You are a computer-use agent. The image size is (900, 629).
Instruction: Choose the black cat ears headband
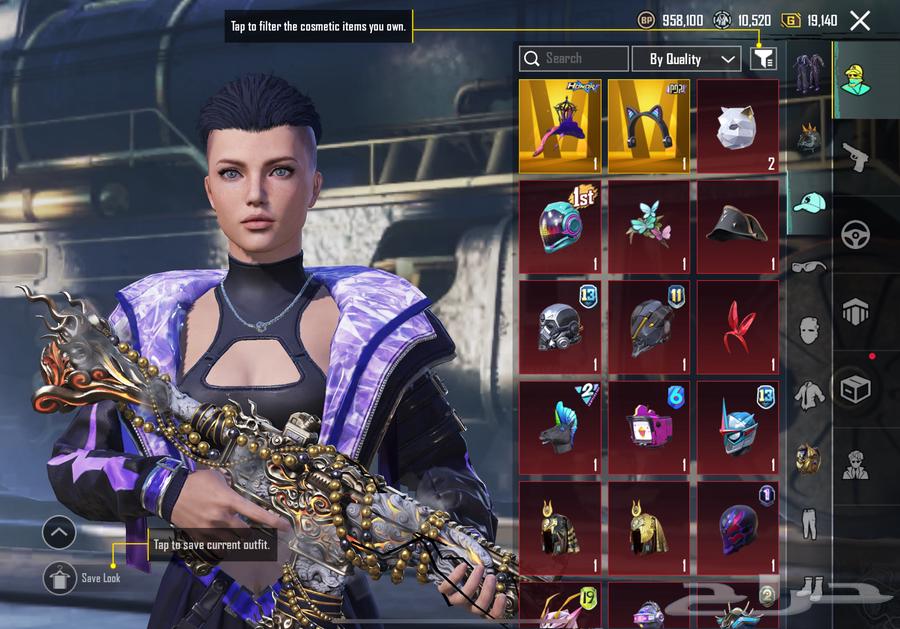point(648,126)
